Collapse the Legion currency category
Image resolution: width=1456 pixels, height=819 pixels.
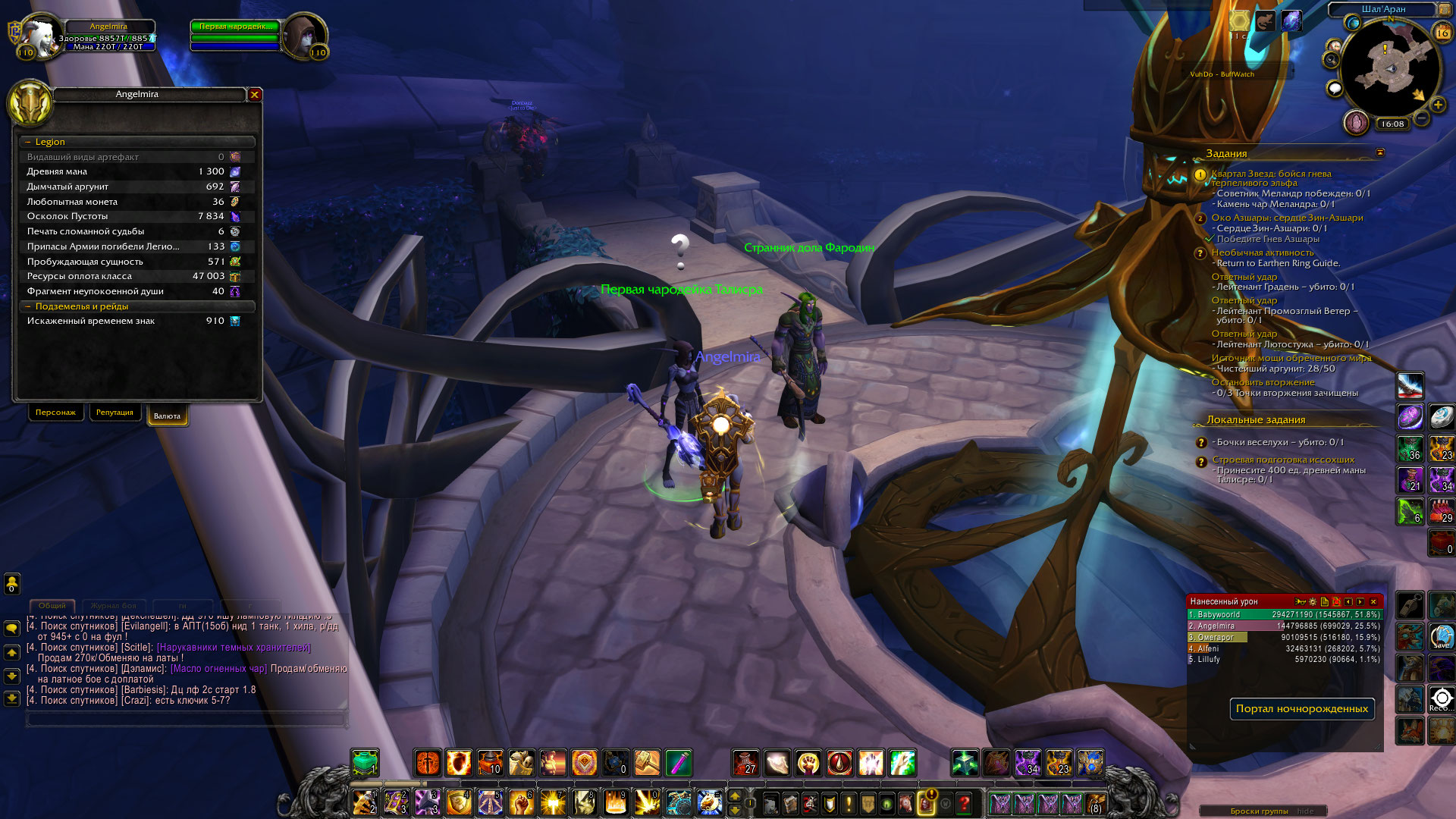point(28,142)
